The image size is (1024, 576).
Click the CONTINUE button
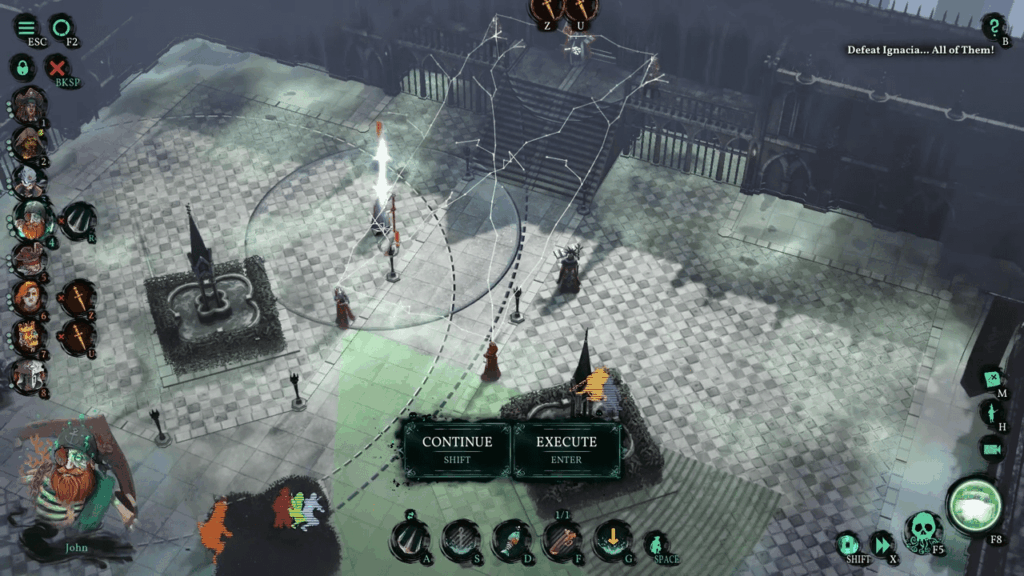click(457, 449)
